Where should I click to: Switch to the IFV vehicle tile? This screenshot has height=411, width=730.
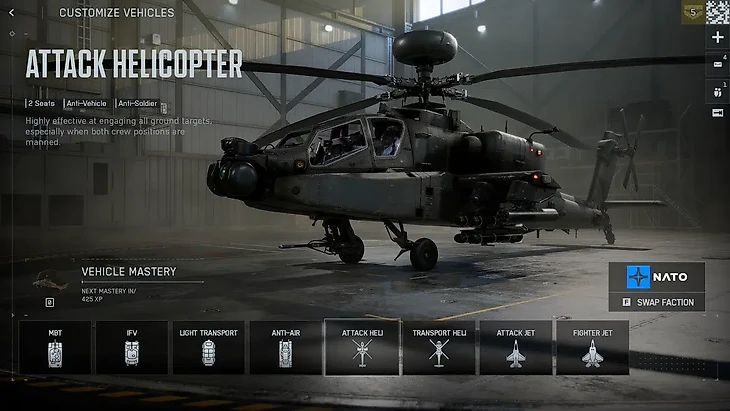click(131, 347)
